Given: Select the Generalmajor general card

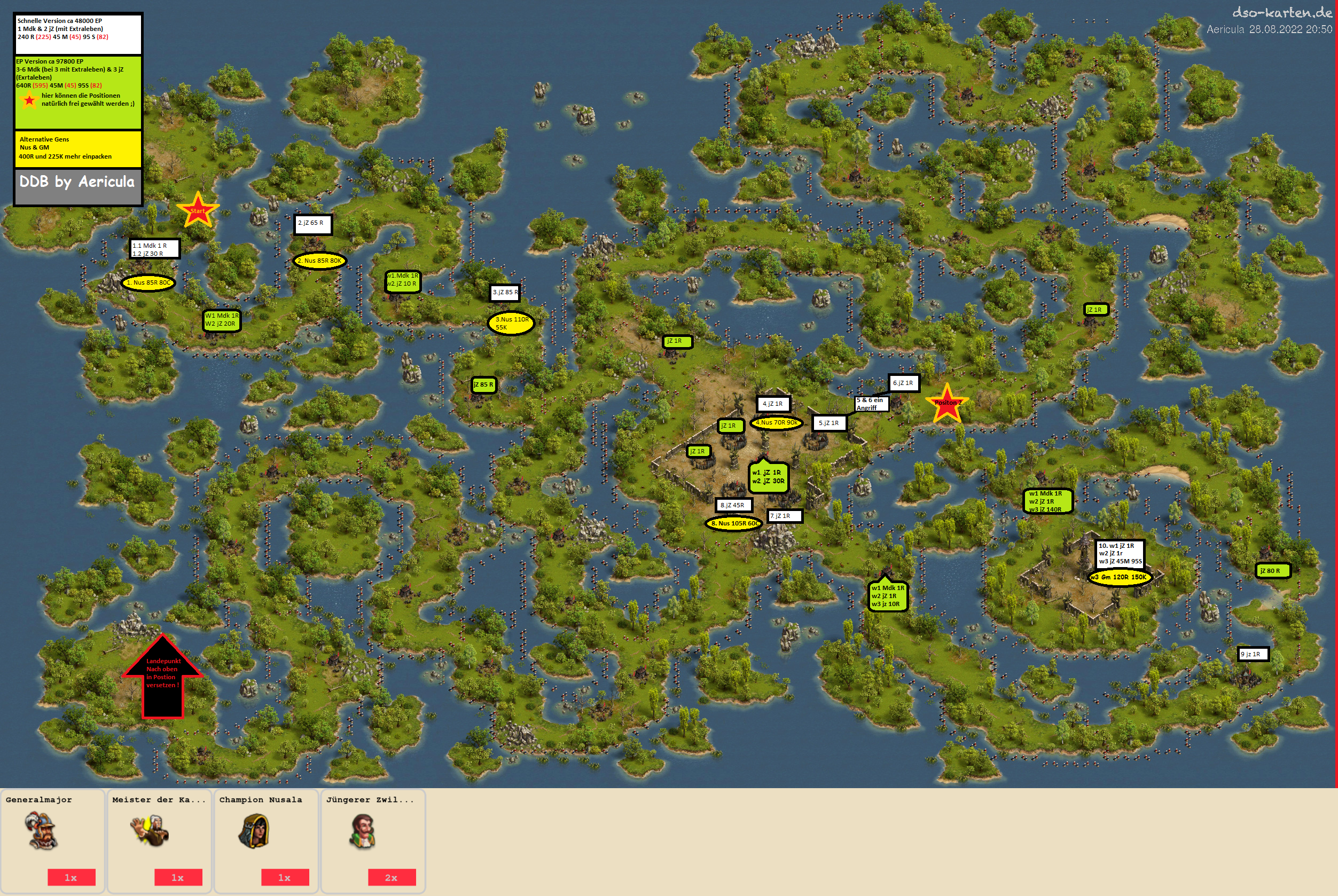Looking at the screenshot, I should point(52,840).
